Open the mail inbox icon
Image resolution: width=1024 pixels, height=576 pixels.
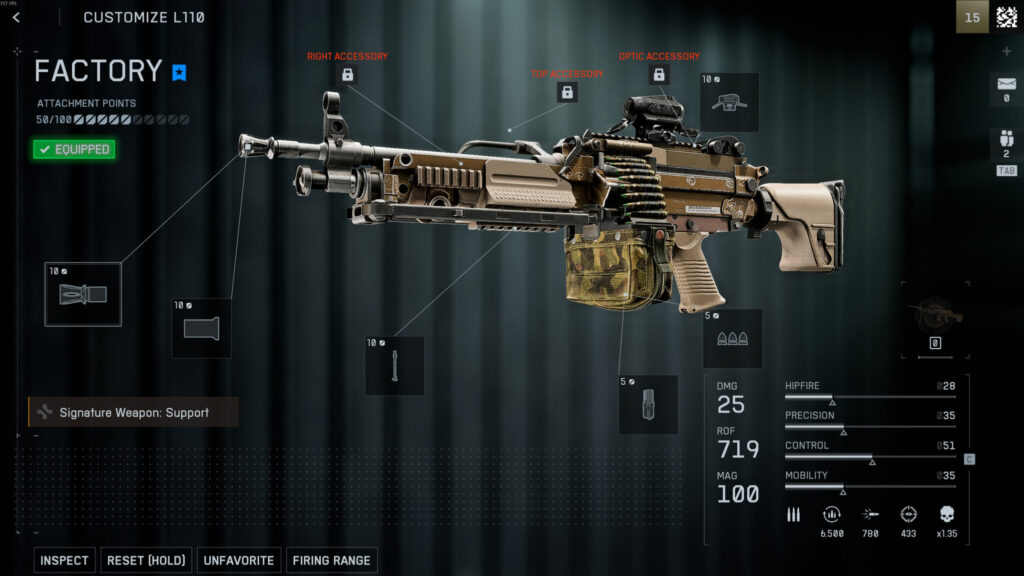click(x=1006, y=87)
